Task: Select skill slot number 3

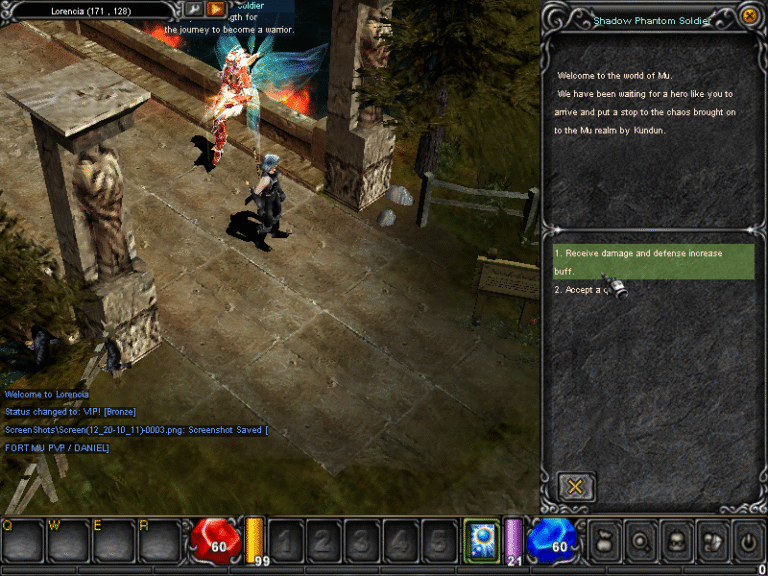Action: [x=362, y=541]
